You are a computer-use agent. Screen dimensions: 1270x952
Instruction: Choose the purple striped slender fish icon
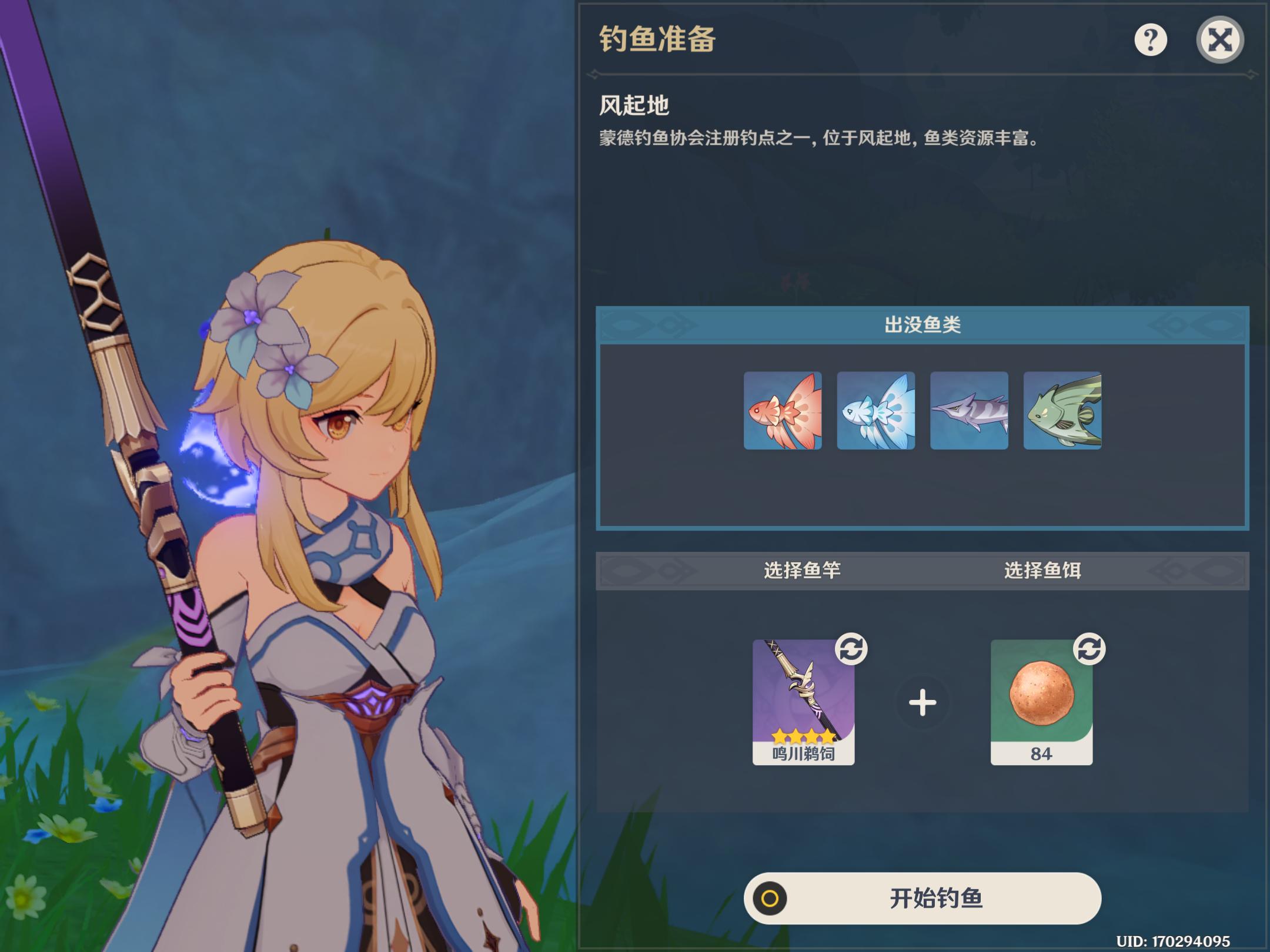pos(969,411)
